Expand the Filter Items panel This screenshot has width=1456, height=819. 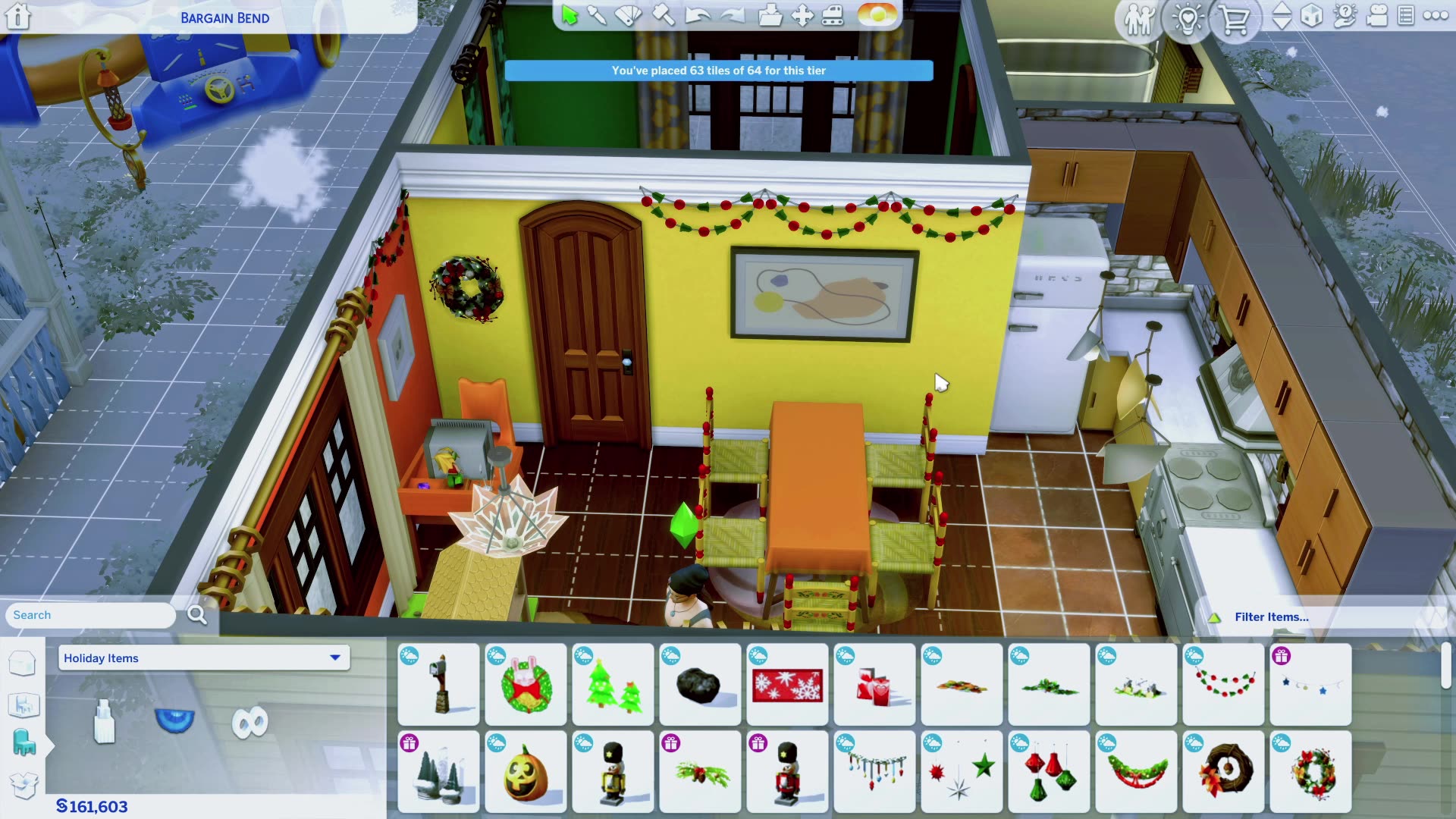[x=1271, y=617]
